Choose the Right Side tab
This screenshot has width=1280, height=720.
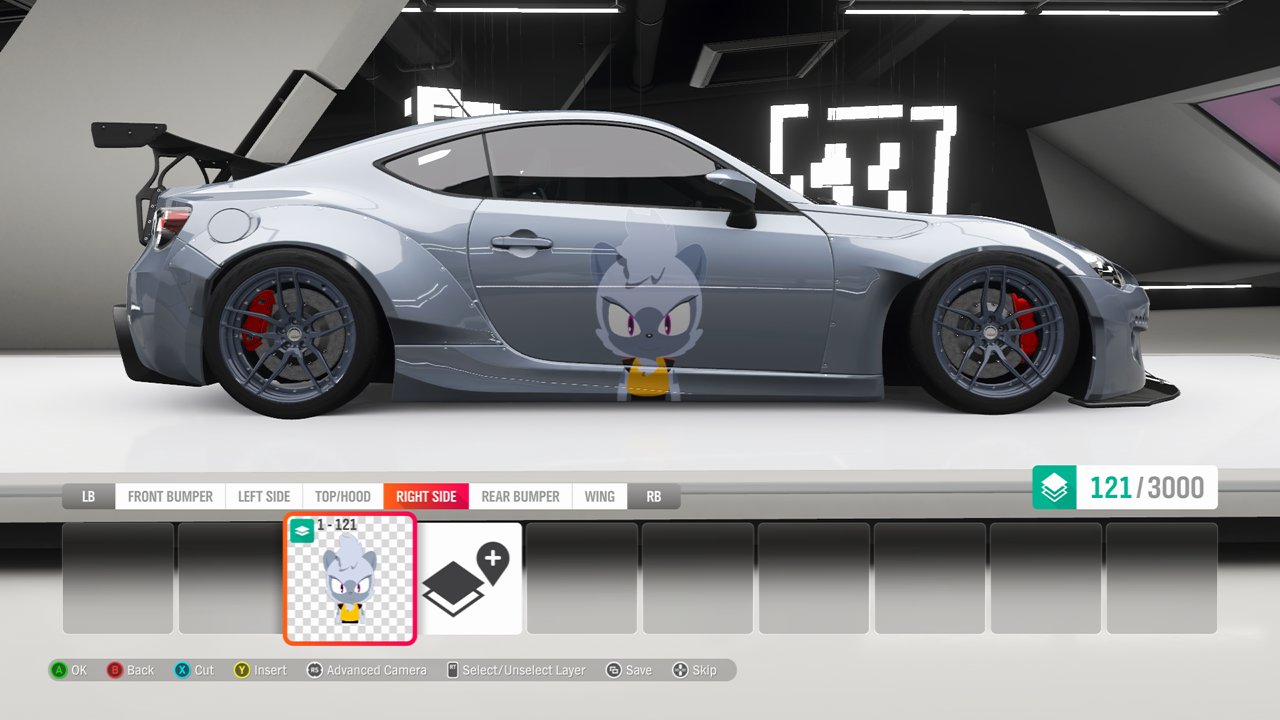tap(426, 497)
